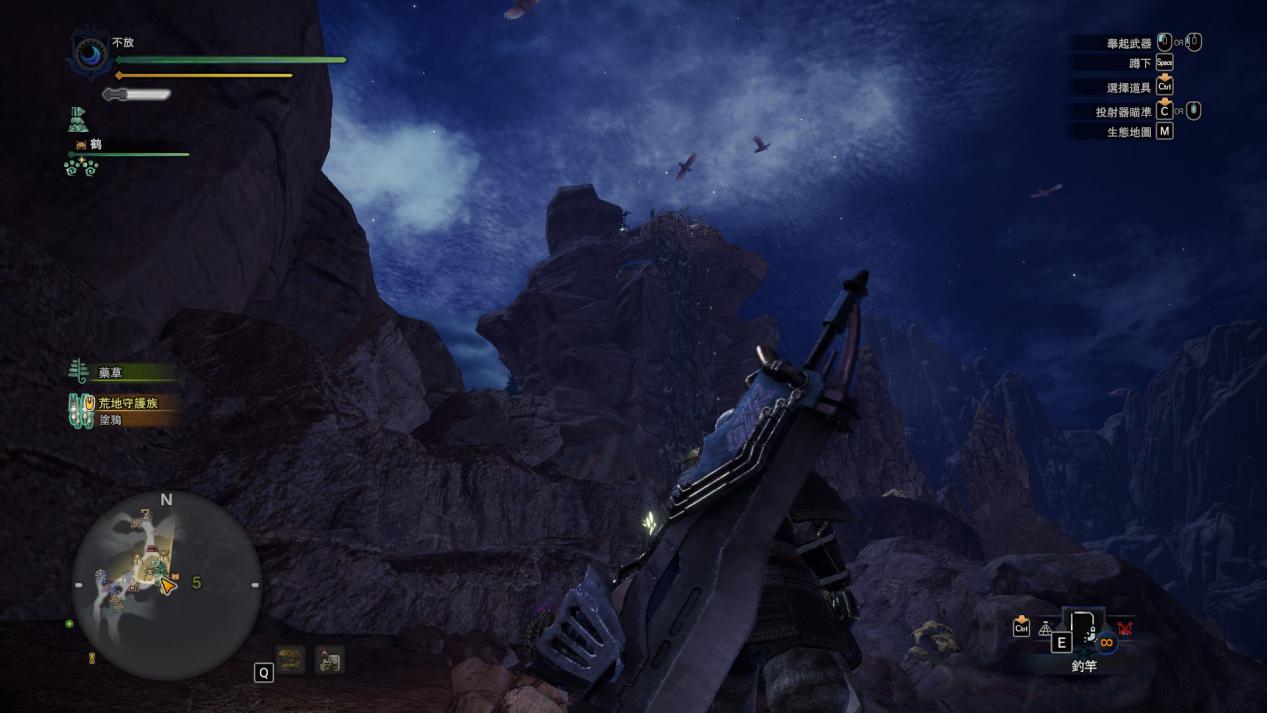Image resolution: width=1267 pixels, height=713 pixels.
Task: Click the weapon sharpness gauge icon
Action: [137, 95]
